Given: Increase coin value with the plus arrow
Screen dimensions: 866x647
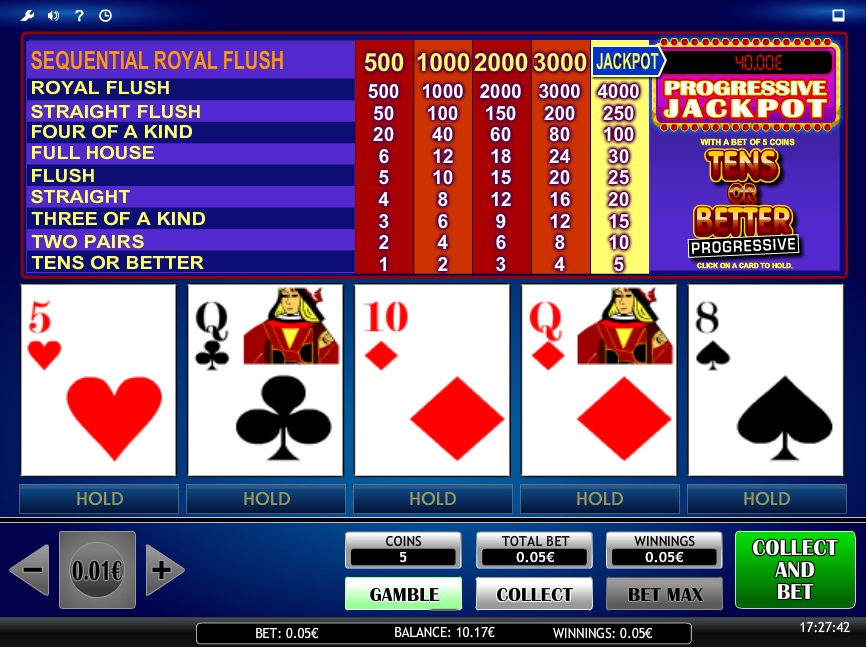Looking at the screenshot, I should click(164, 571).
